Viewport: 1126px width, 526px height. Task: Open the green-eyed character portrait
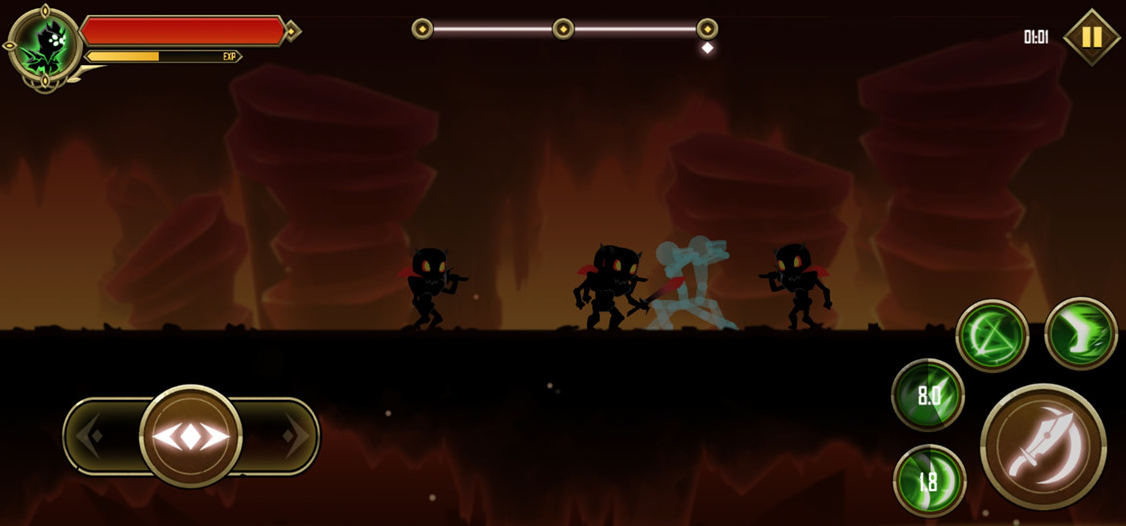(45, 46)
